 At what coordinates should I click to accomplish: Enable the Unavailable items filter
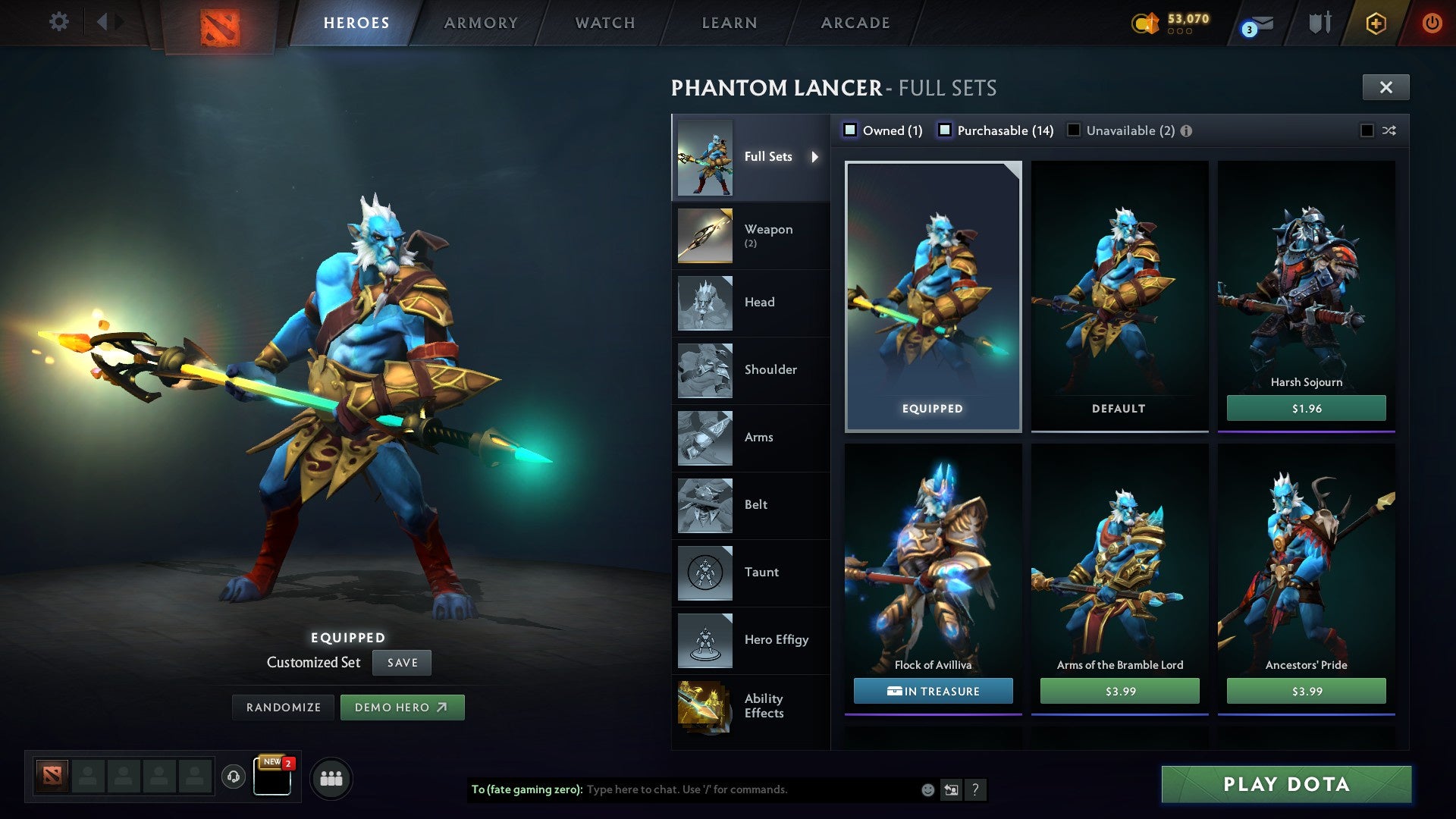tap(1073, 130)
